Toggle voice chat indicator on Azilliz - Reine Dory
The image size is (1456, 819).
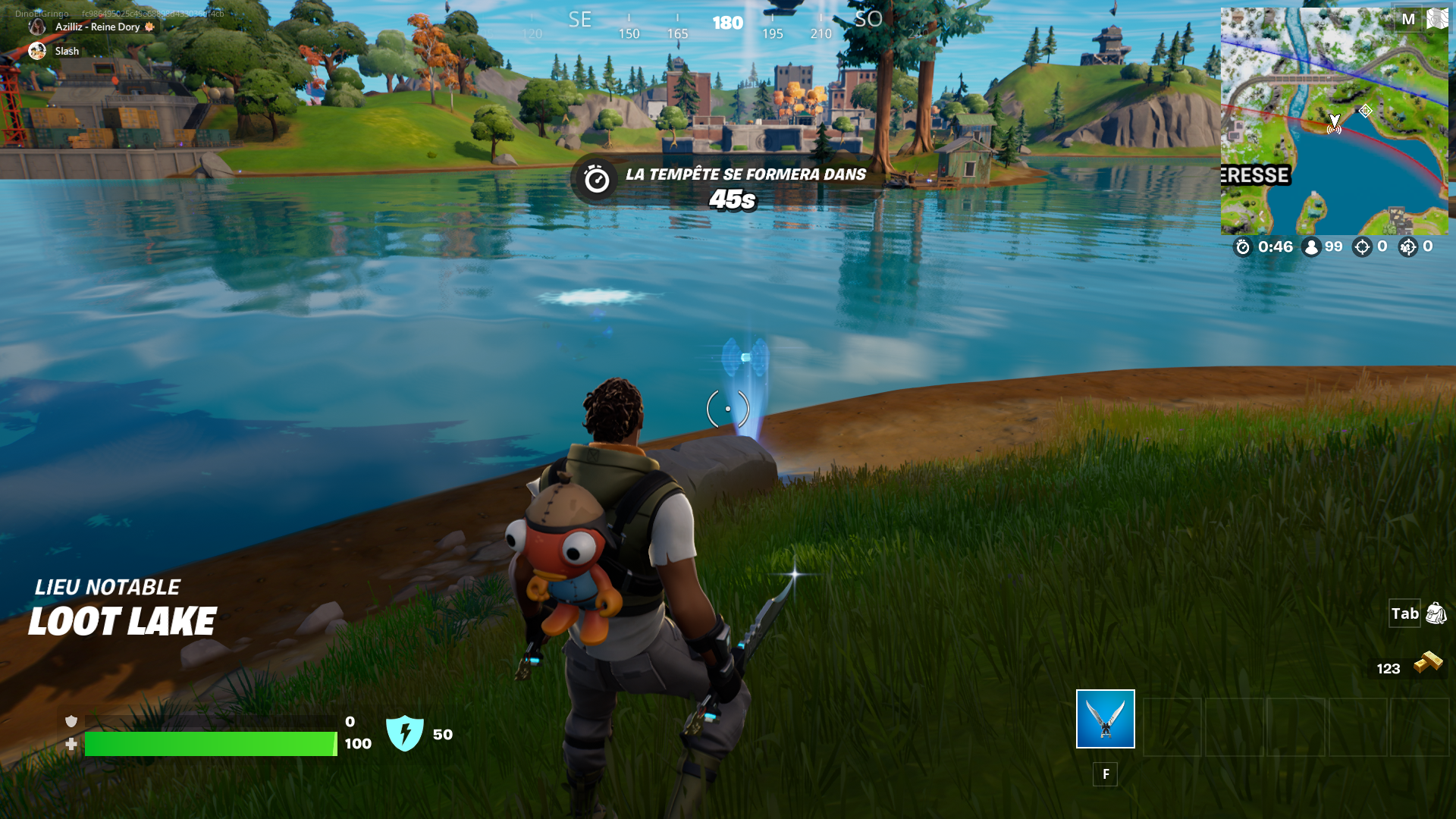tap(38, 26)
